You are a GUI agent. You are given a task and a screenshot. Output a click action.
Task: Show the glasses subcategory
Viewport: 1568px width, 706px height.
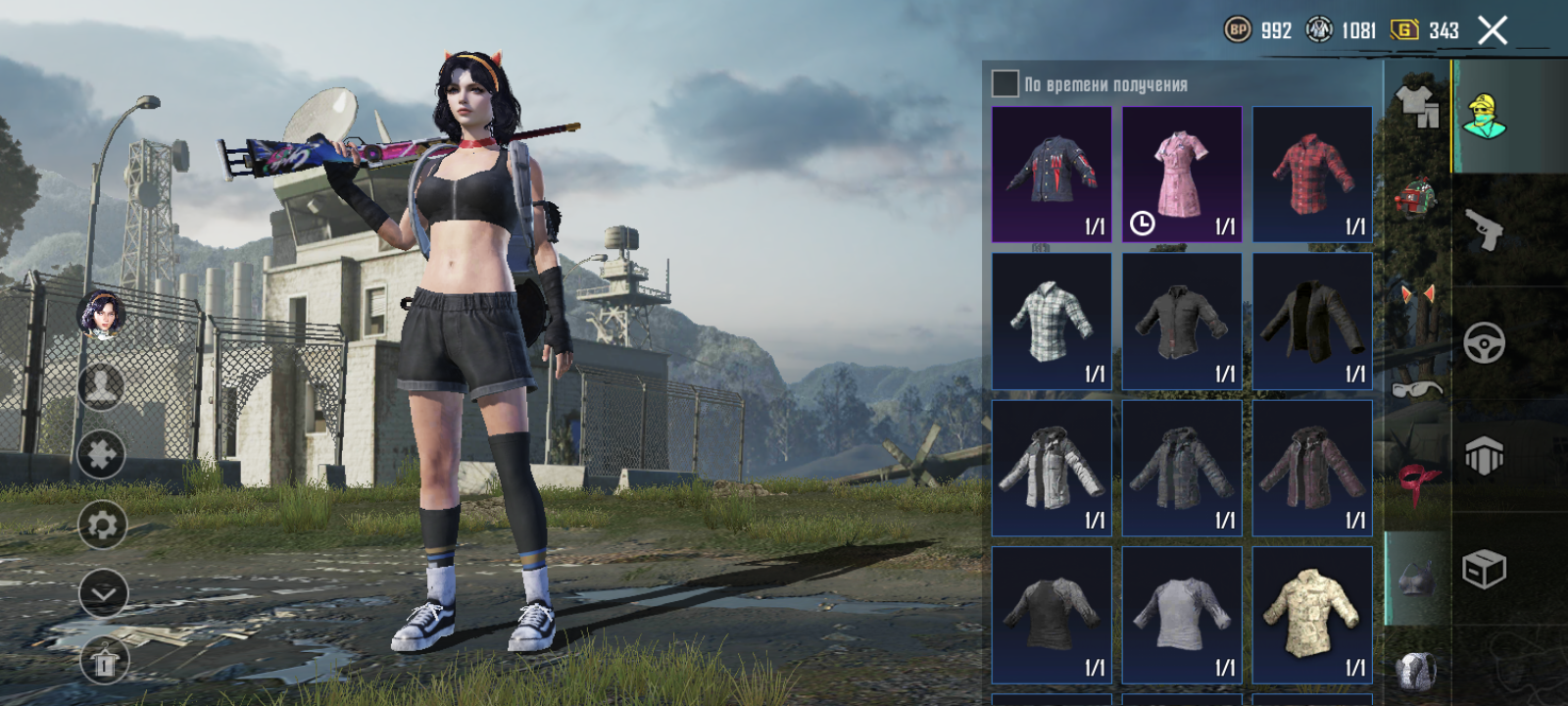pos(1416,389)
